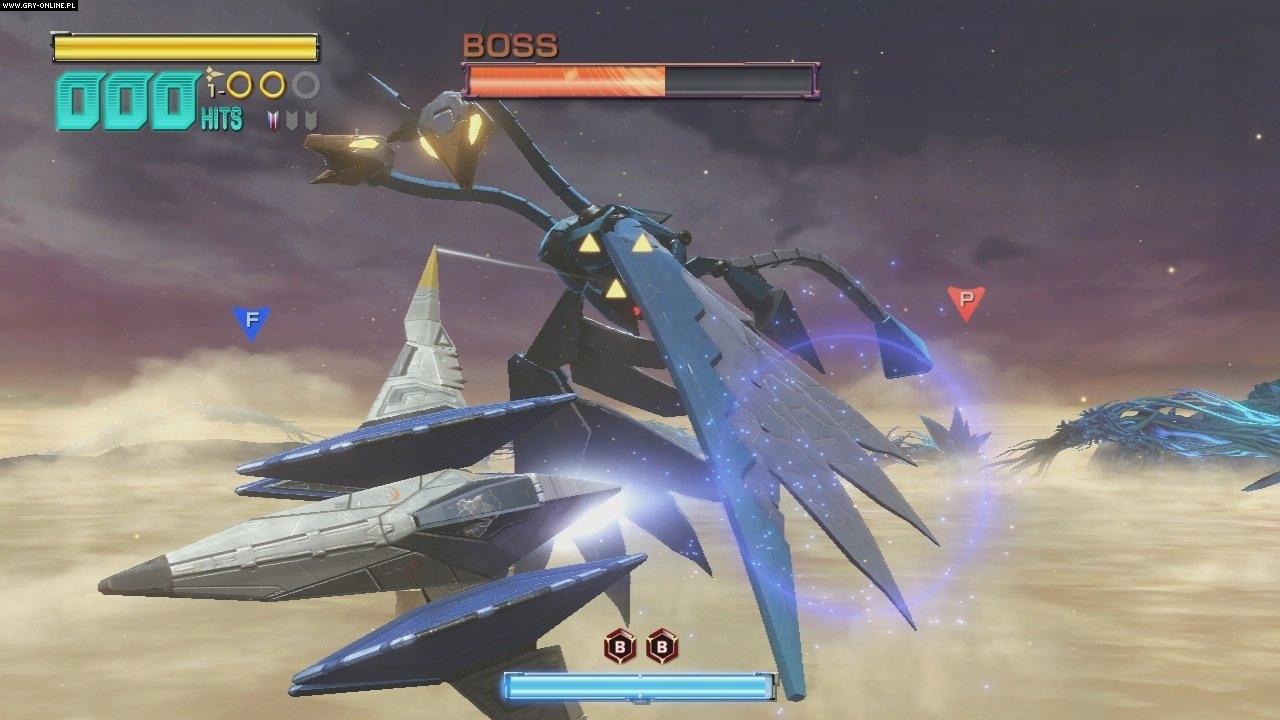Click the HITS counter label
The width and height of the screenshot is (1280, 720).
pos(221,118)
